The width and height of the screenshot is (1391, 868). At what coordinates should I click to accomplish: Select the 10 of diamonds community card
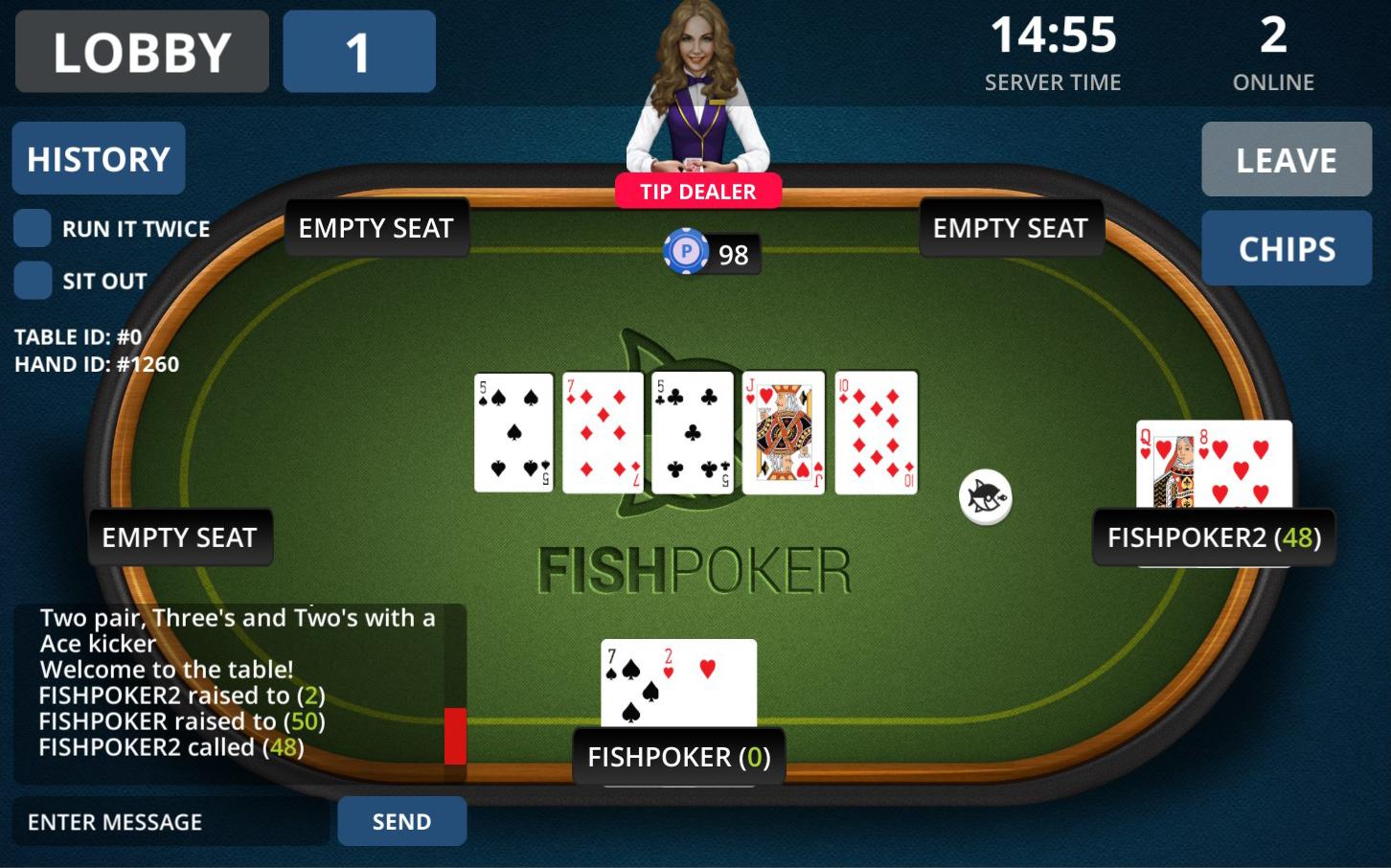coord(875,431)
